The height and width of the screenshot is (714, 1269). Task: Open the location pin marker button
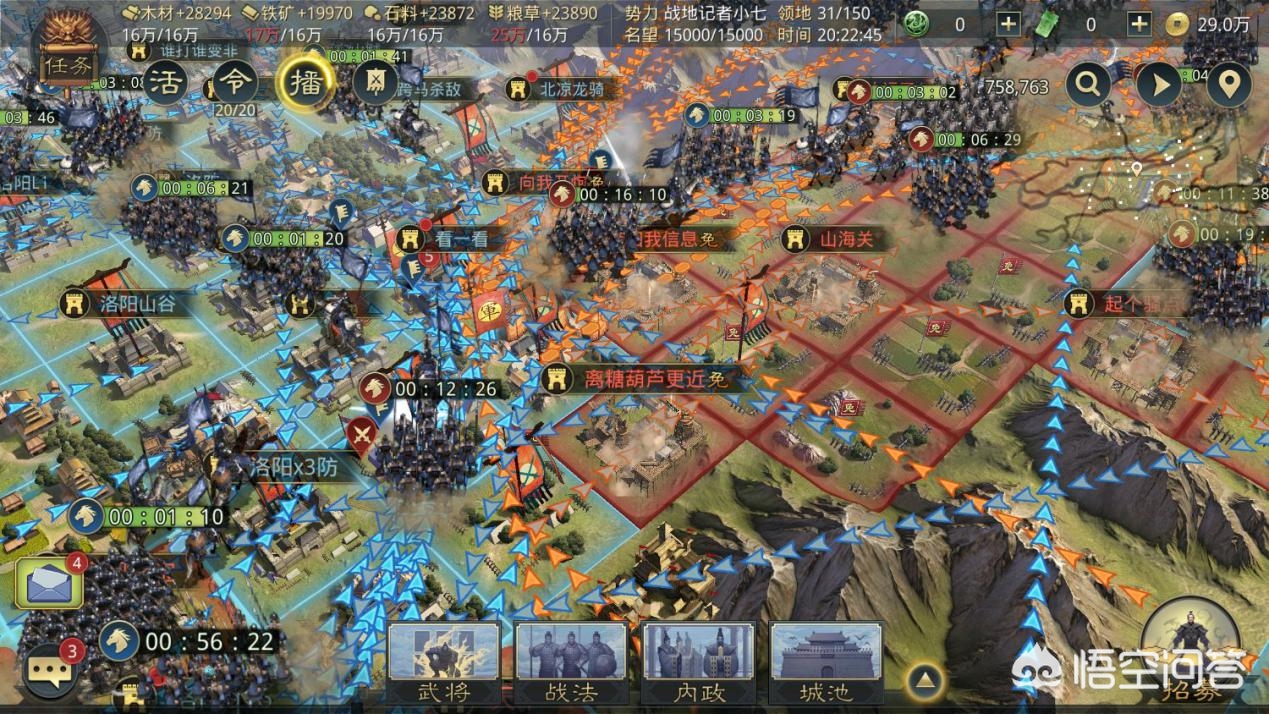[x=1229, y=85]
